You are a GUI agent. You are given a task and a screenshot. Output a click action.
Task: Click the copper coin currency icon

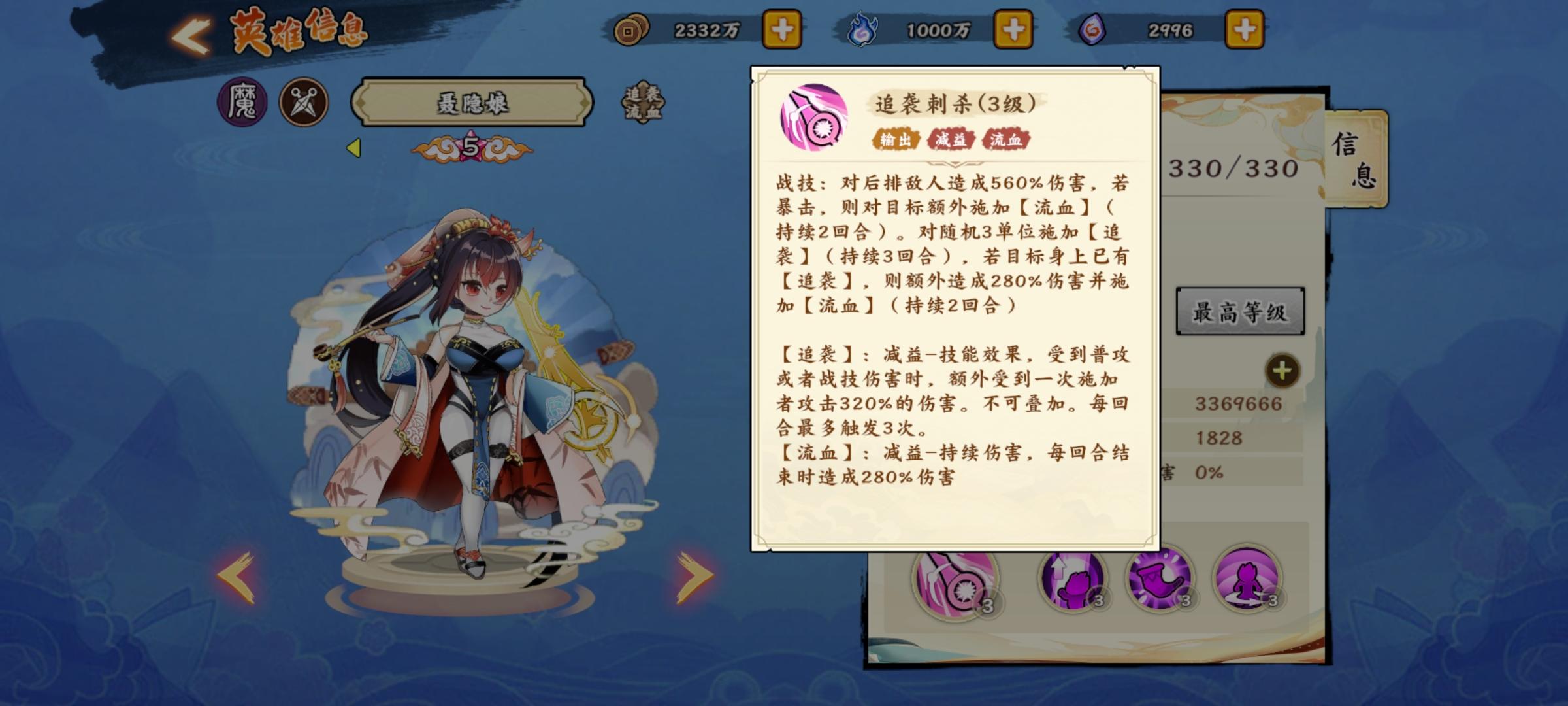(x=630, y=29)
